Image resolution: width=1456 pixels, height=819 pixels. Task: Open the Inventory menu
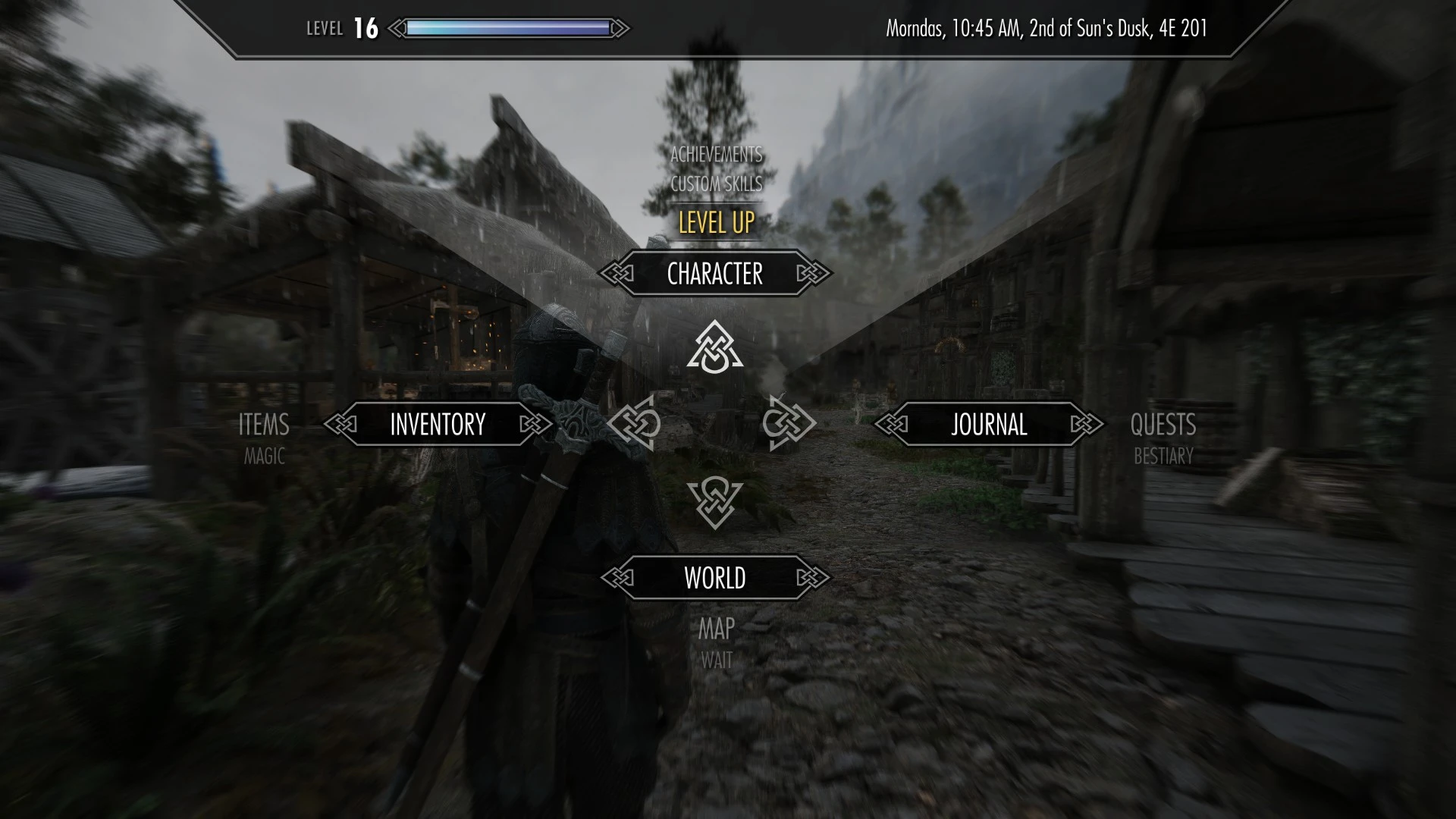[x=438, y=425]
